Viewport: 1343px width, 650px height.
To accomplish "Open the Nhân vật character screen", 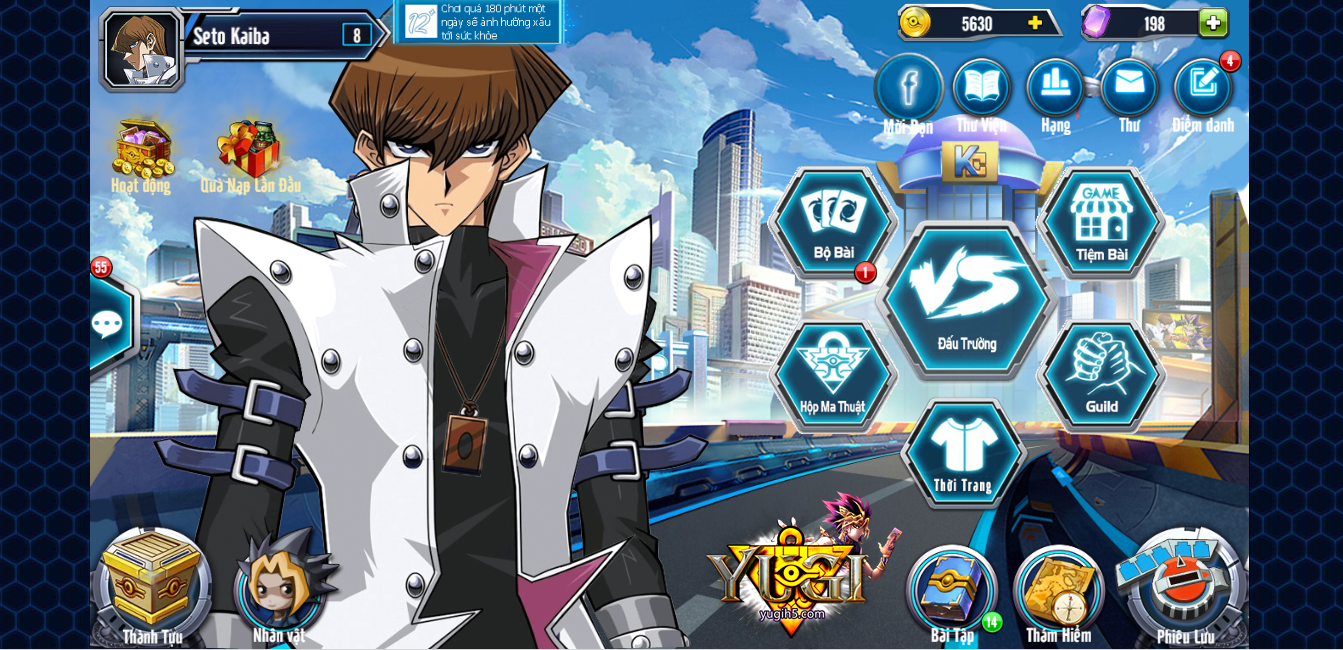I will pos(278,587).
